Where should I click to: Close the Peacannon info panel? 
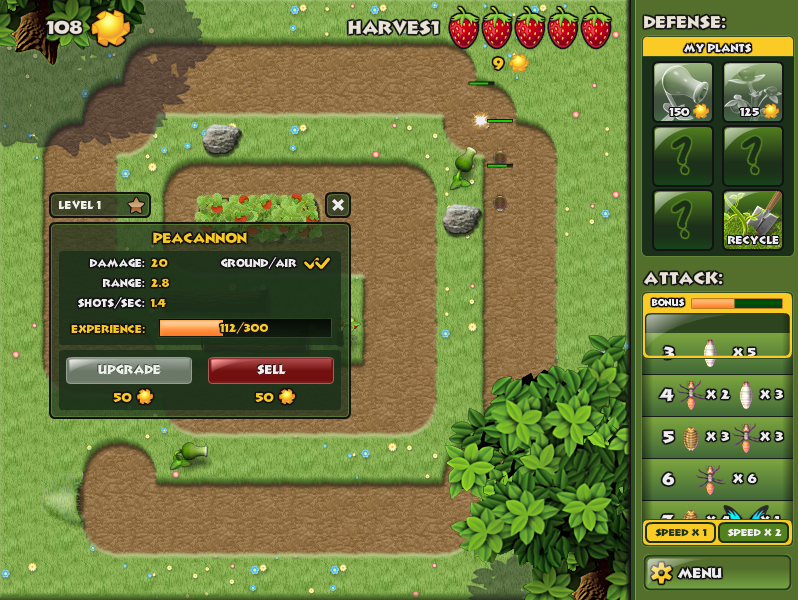338,205
